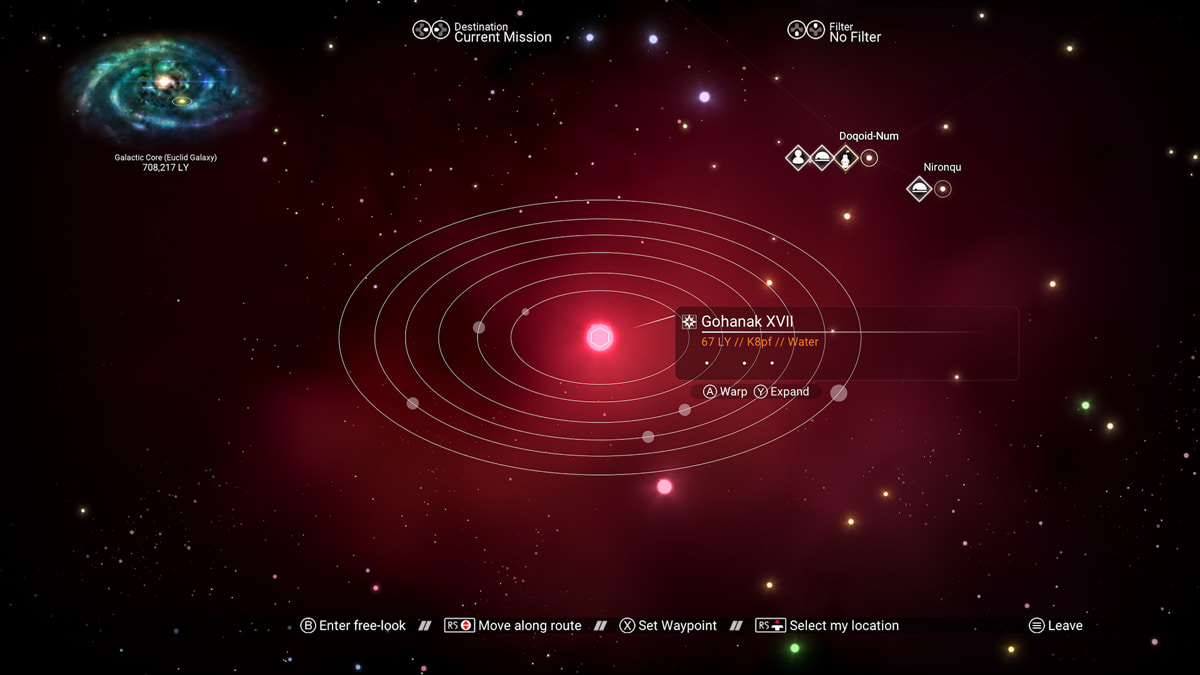Choose Enter free-look
The width and height of the screenshot is (1200, 675).
coord(353,626)
